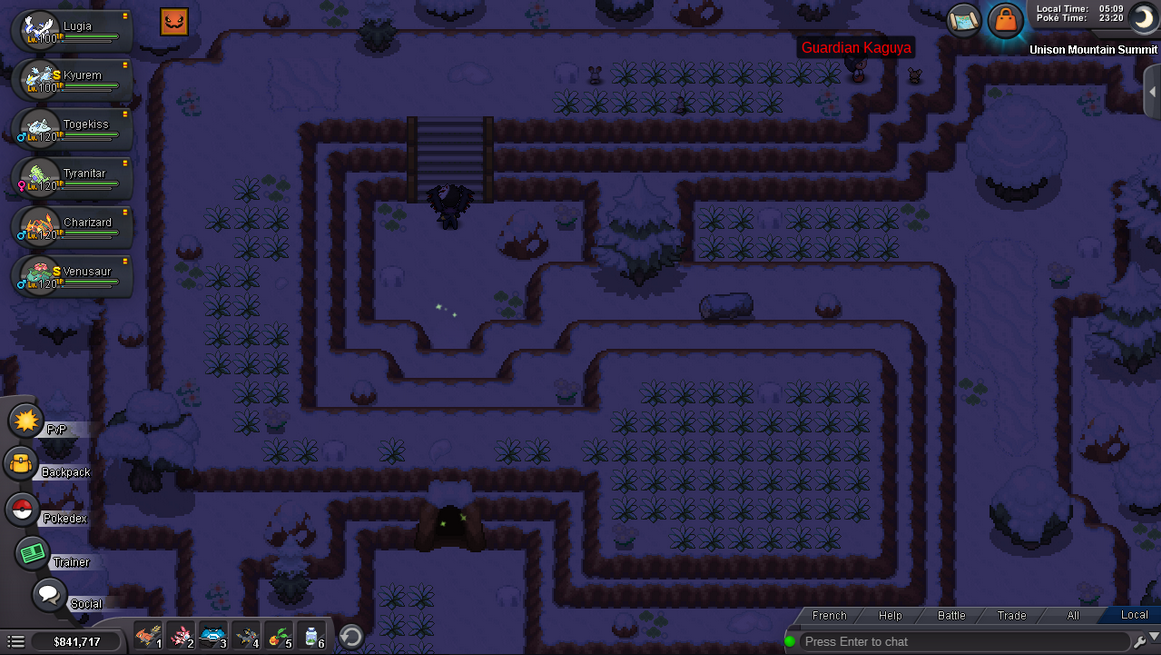Activate the blue item in hotbar slot 3
1161x655 pixels.
click(213, 636)
